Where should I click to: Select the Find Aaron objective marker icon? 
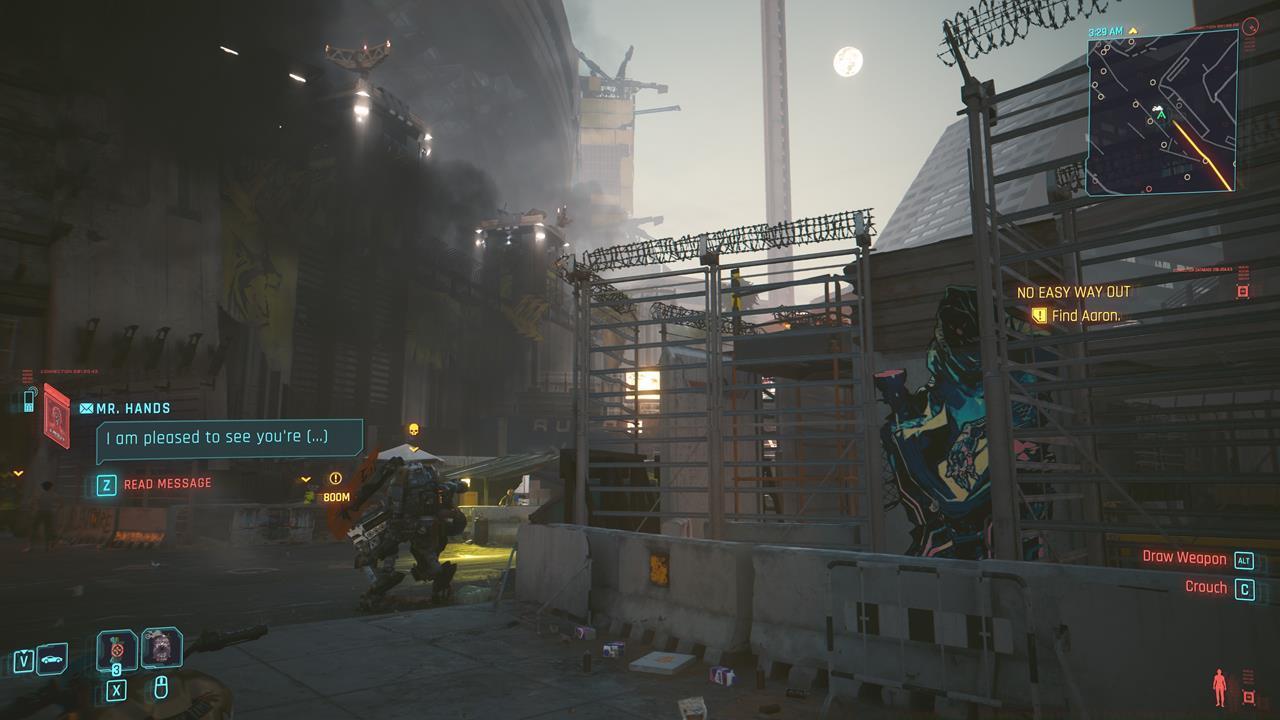(x=1039, y=316)
